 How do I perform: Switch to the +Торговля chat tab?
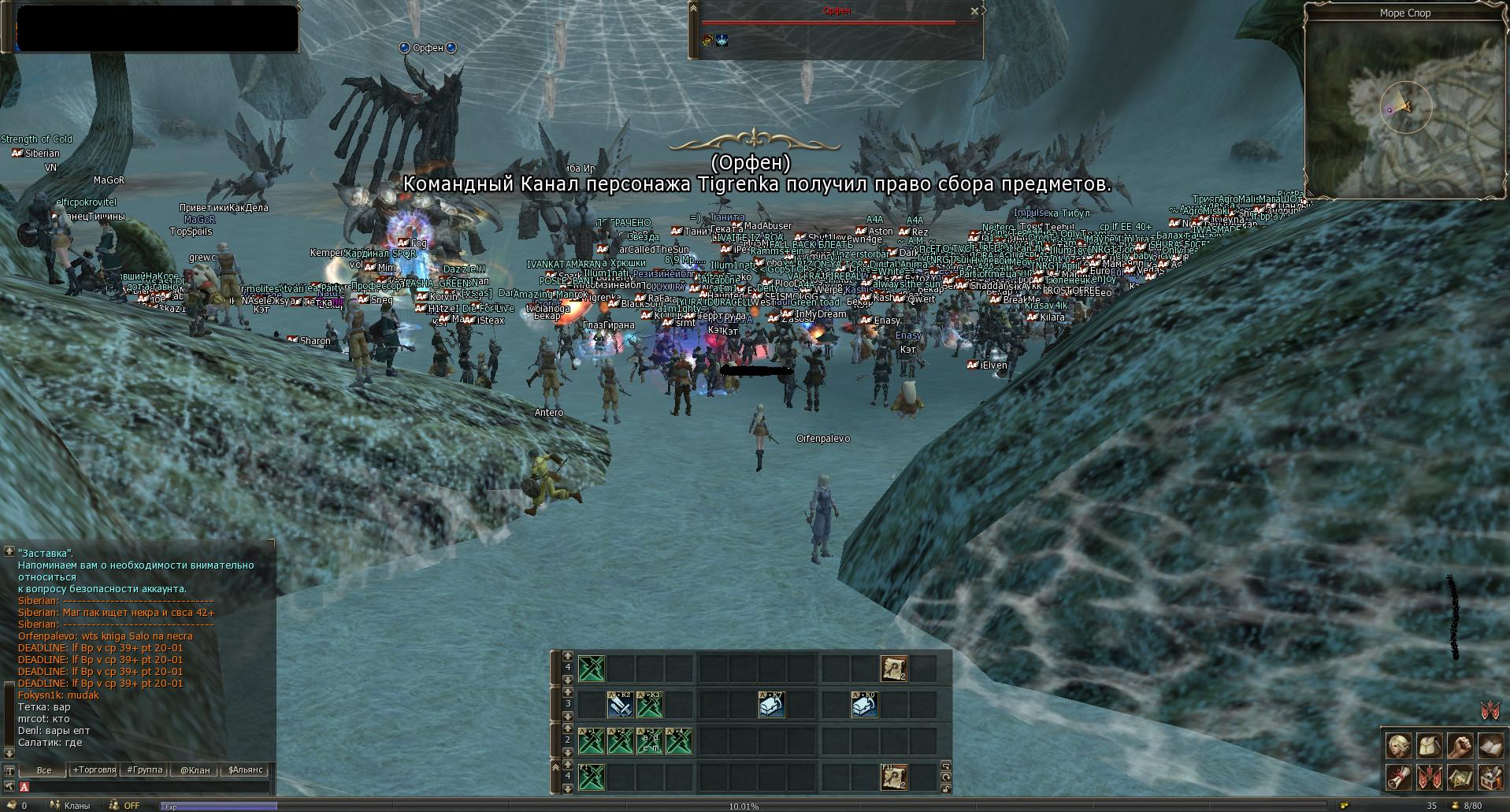95,769
